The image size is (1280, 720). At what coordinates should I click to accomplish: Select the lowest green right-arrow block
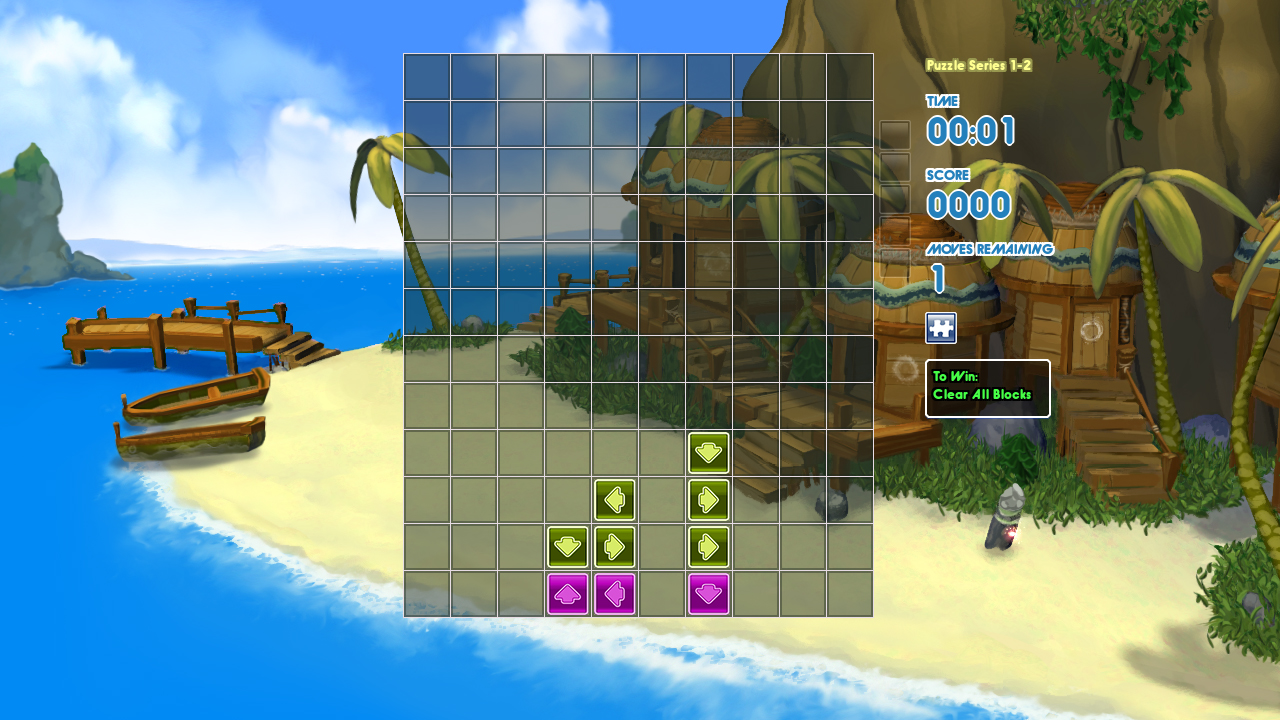point(708,546)
